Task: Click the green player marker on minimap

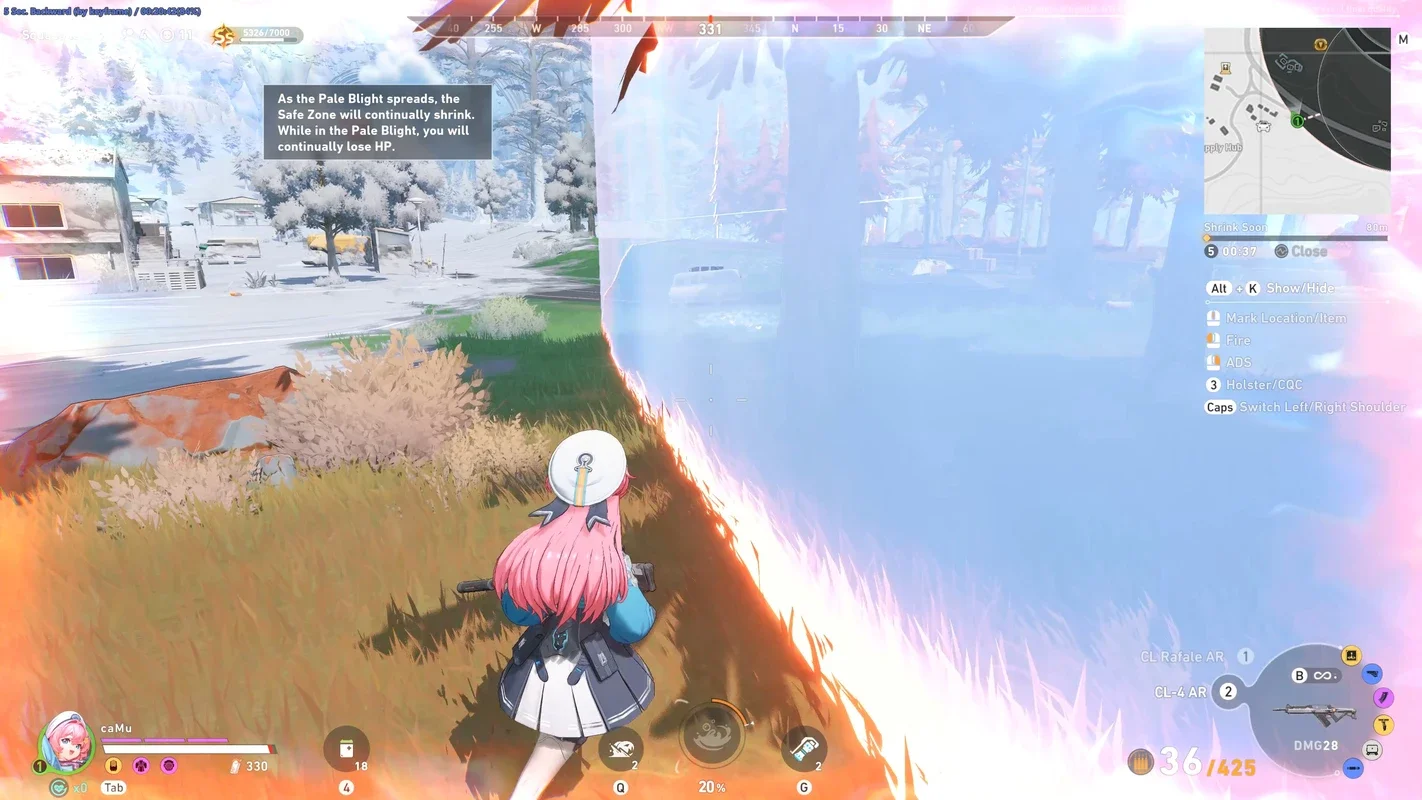Action: coord(1297,121)
